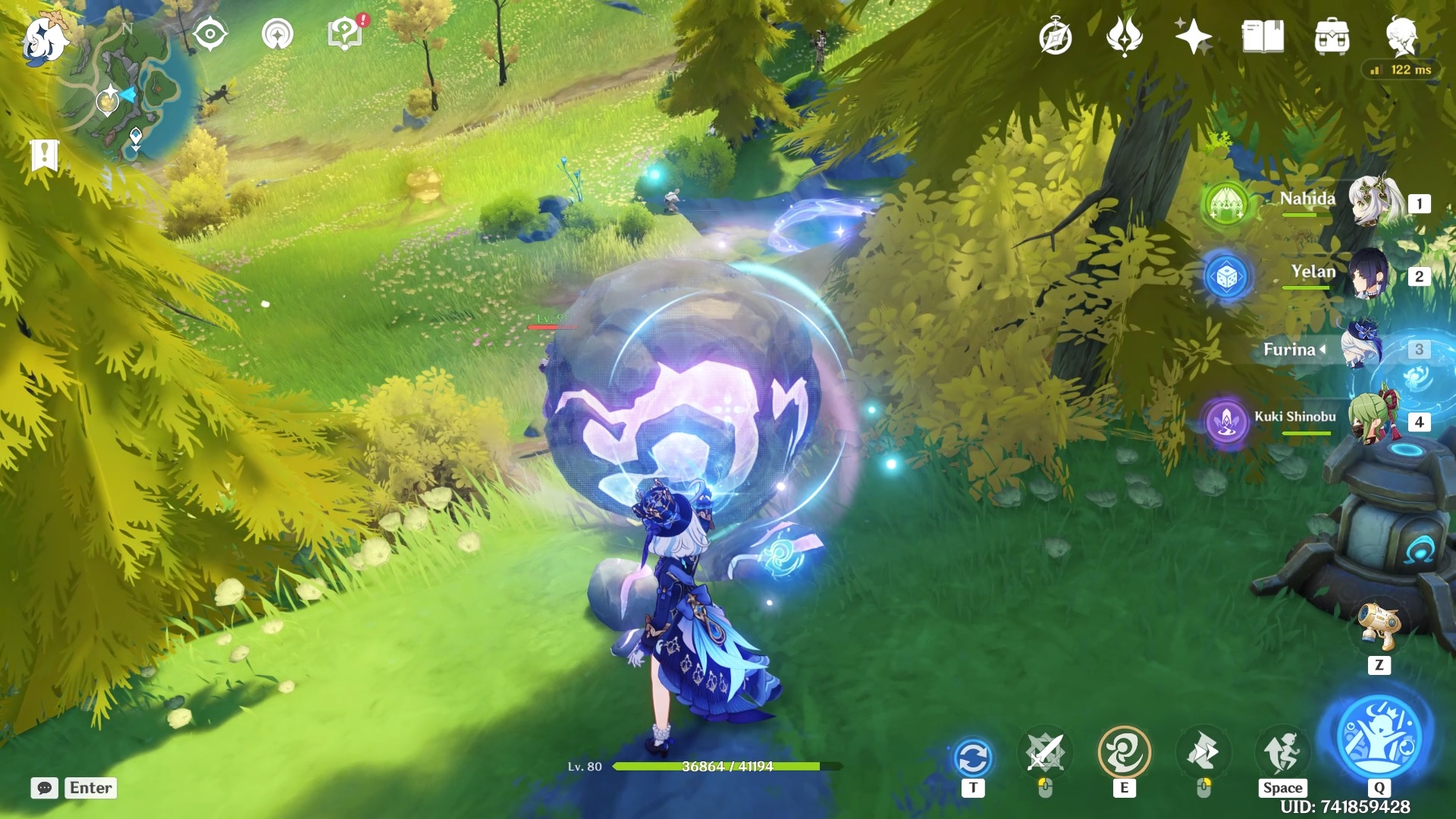Open the character profile icon

tap(1401, 36)
